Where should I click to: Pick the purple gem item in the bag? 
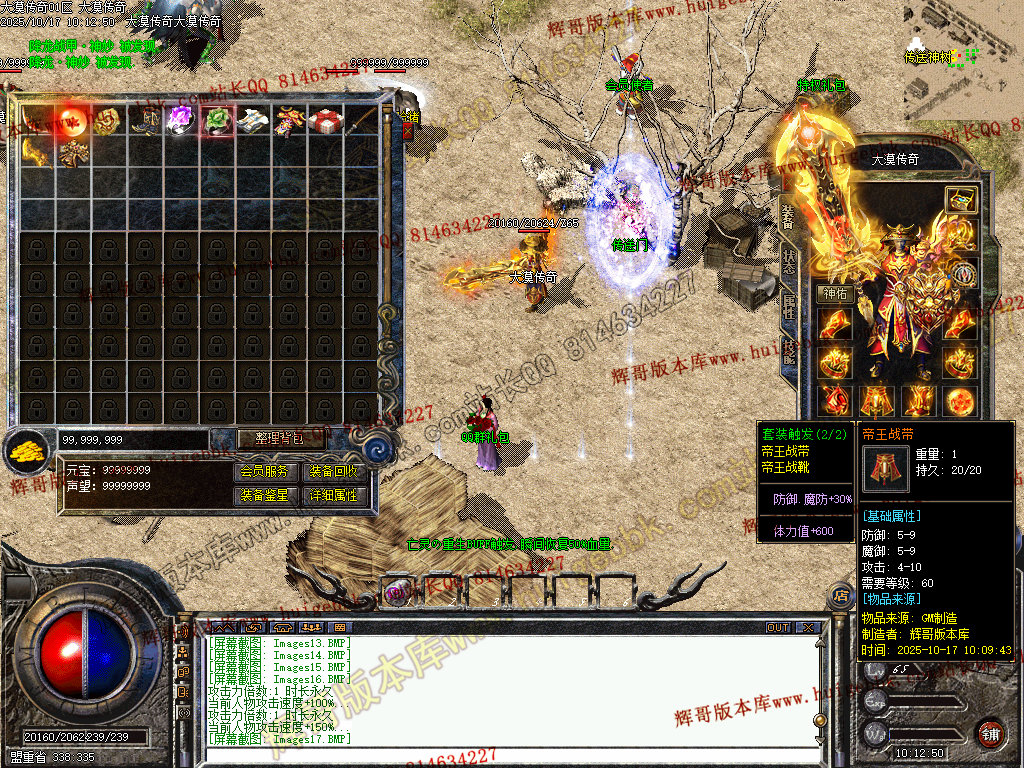point(180,121)
